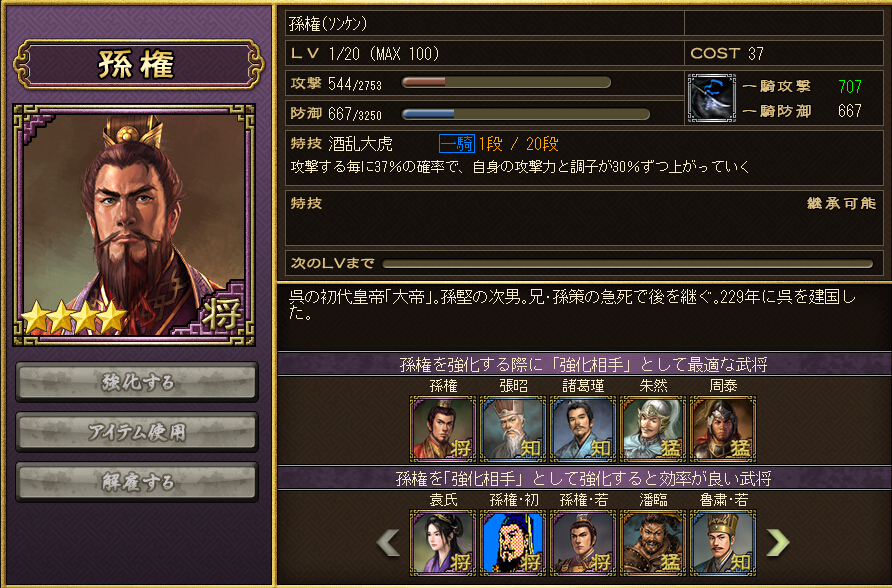This screenshot has width=892, height=588.
Task: Pick the 潘臨 general portrait
Action: 653,543
